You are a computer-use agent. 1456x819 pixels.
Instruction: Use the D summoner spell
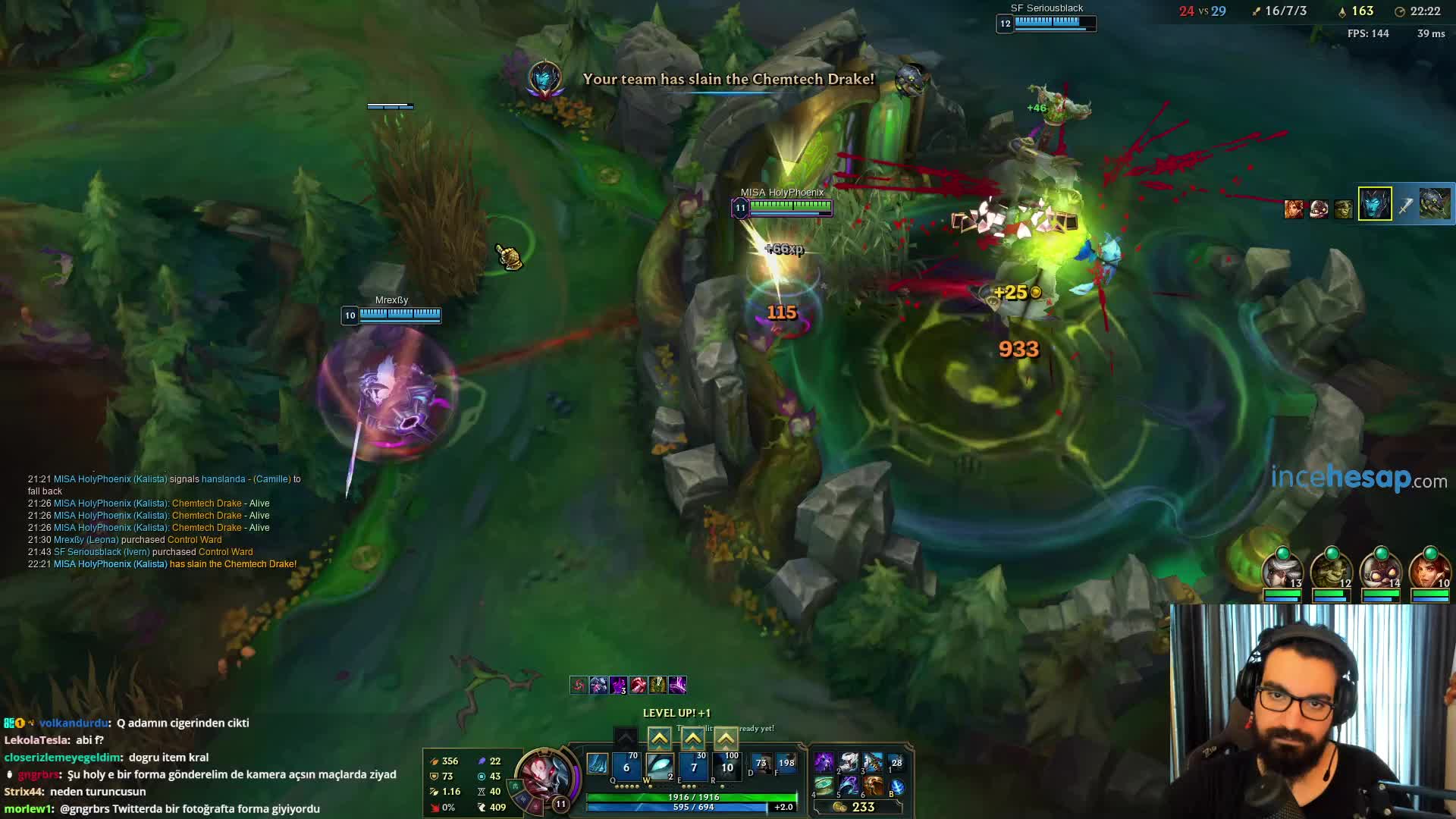(761, 764)
